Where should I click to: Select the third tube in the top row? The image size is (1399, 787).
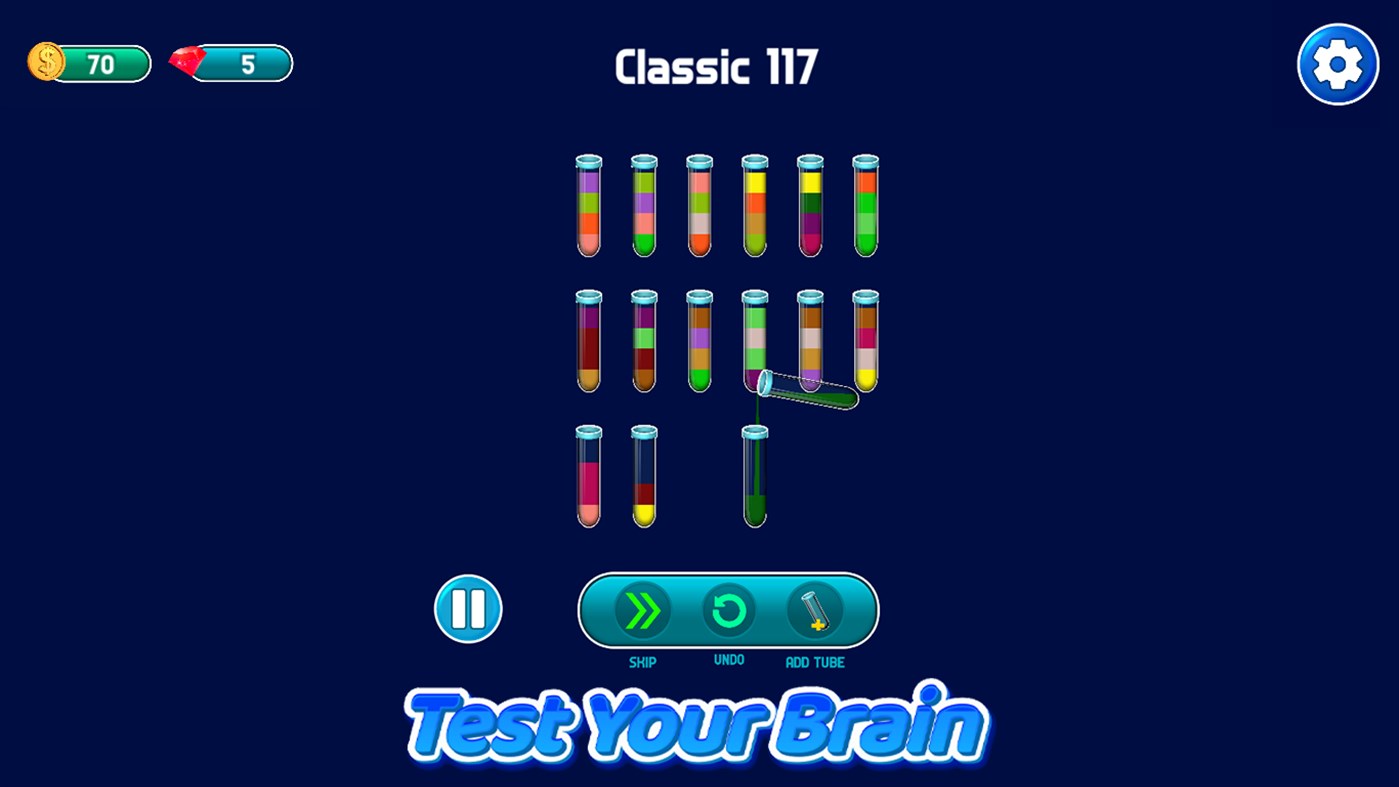(699, 205)
